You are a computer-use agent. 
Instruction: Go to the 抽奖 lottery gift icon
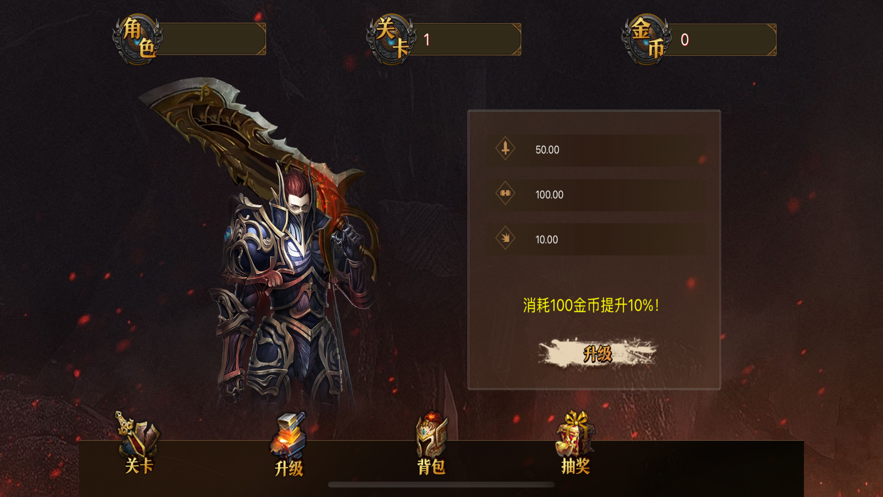(x=575, y=444)
